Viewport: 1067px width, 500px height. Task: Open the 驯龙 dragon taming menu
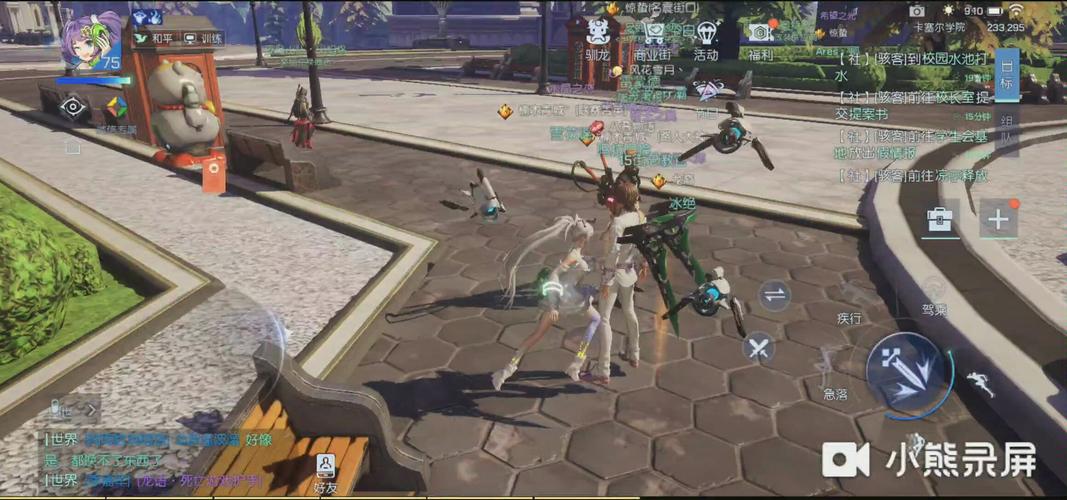point(598,38)
